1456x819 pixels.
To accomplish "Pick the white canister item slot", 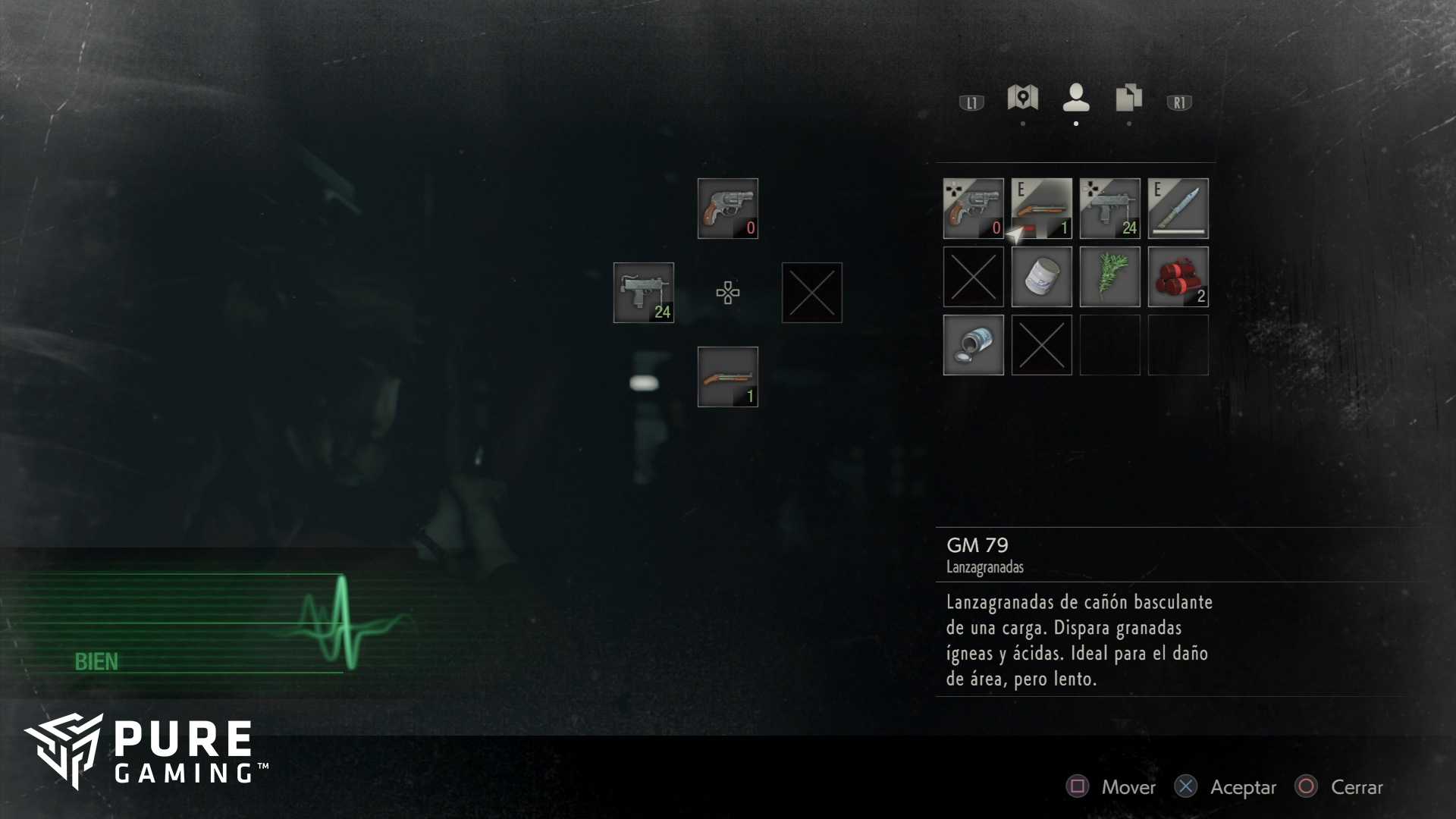I will (x=1041, y=277).
